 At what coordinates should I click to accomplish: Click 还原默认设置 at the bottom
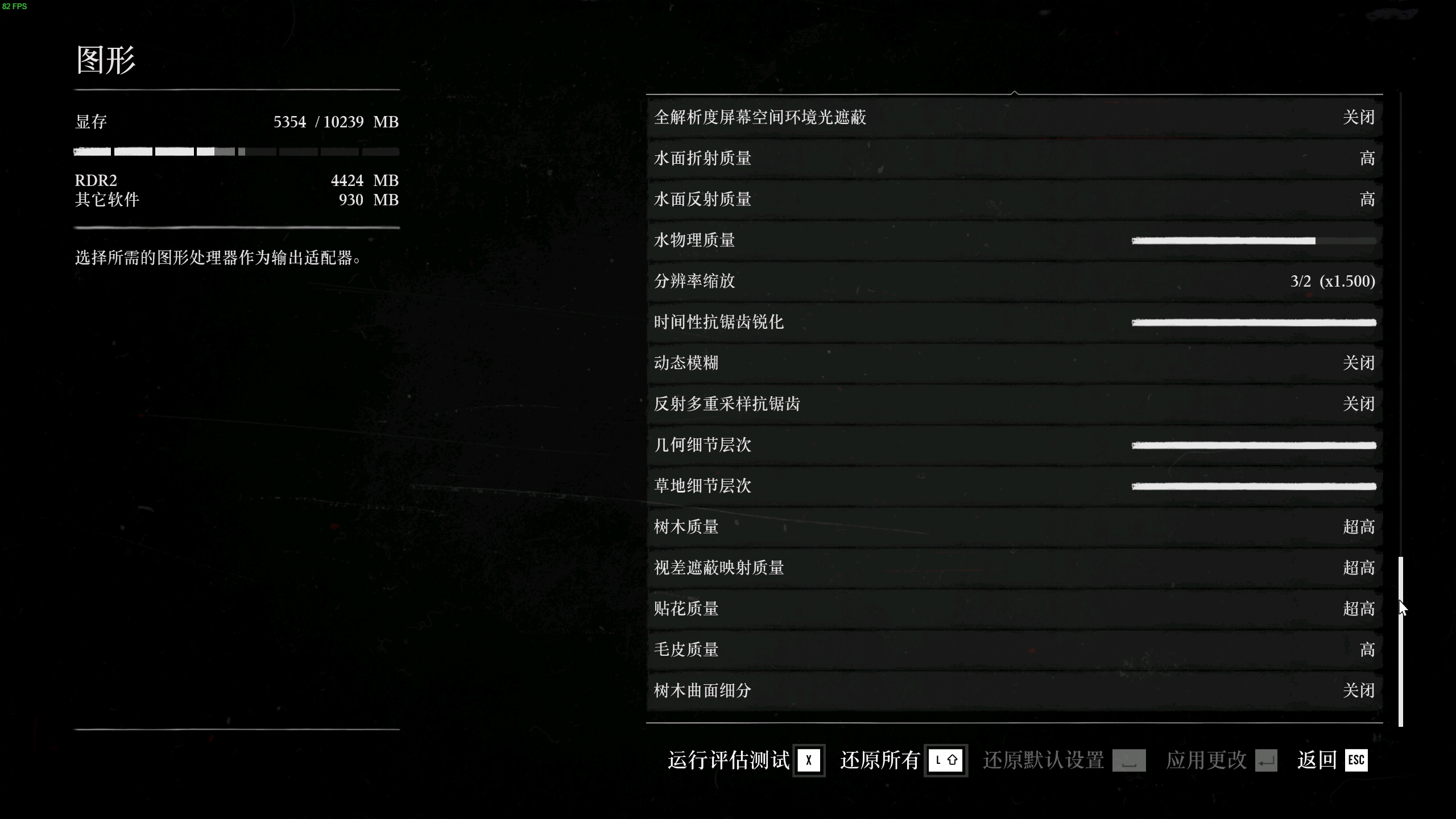click(1042, 760)
